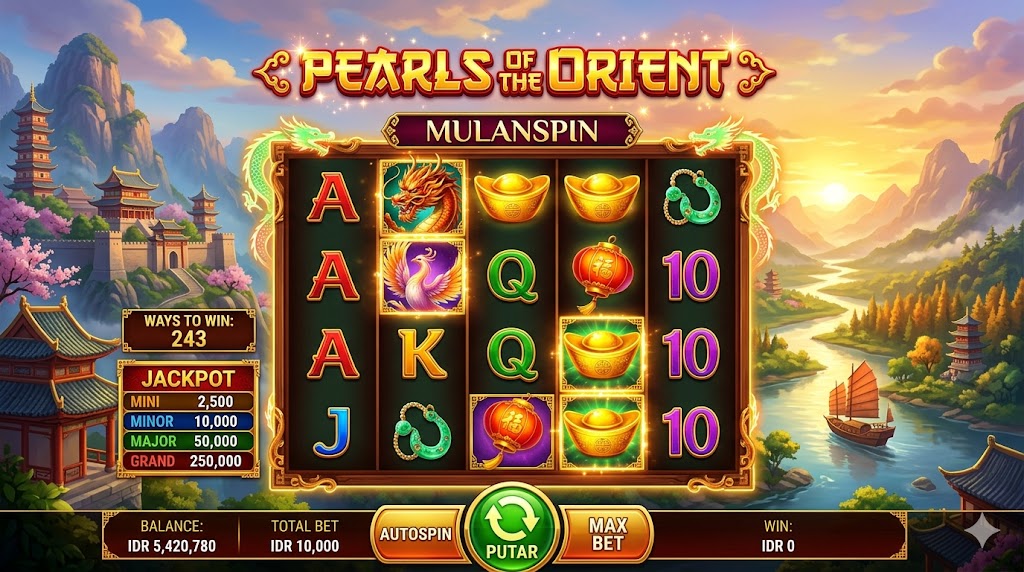Set the wager with MAX BET
The image size is (1024, 572).
(x=607, y=533)
